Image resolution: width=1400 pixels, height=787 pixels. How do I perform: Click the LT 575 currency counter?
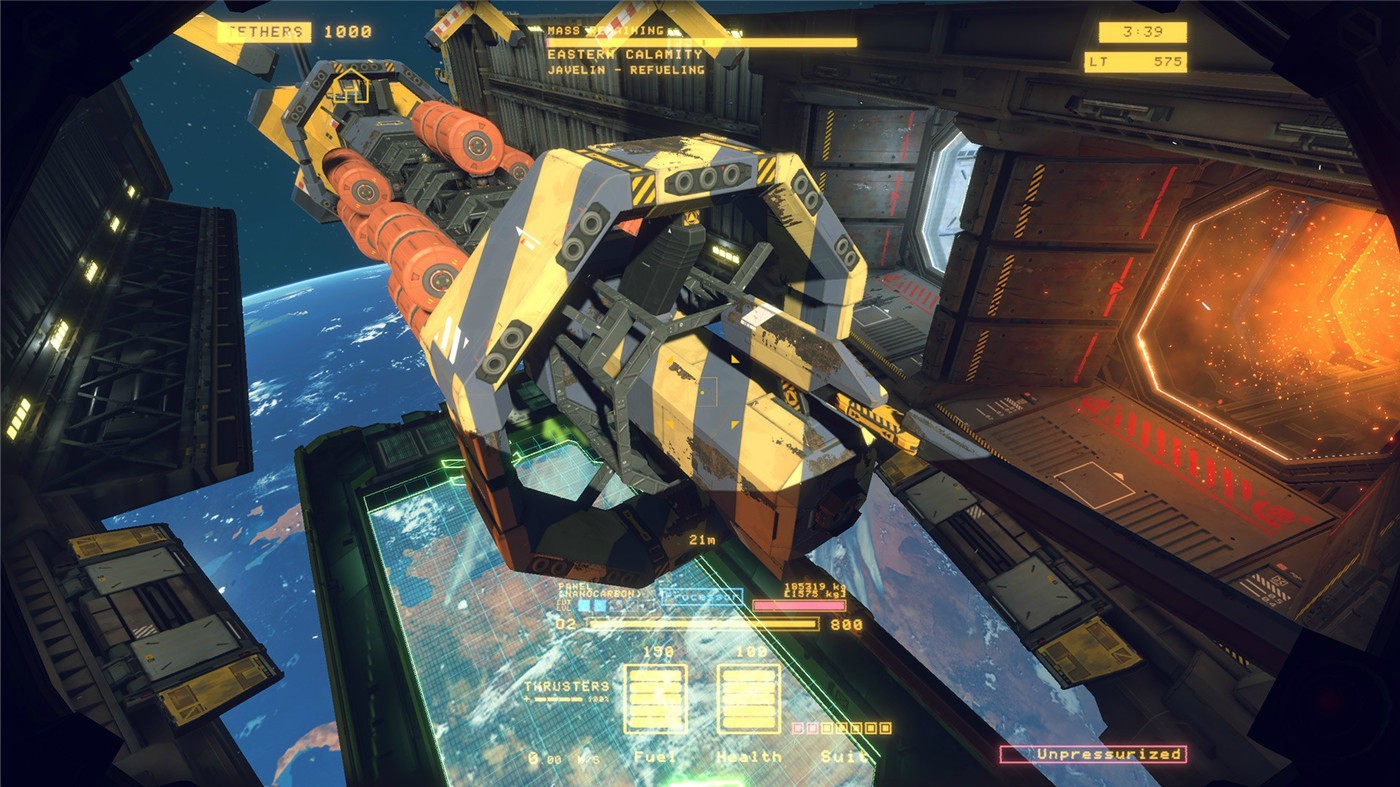1136,60
